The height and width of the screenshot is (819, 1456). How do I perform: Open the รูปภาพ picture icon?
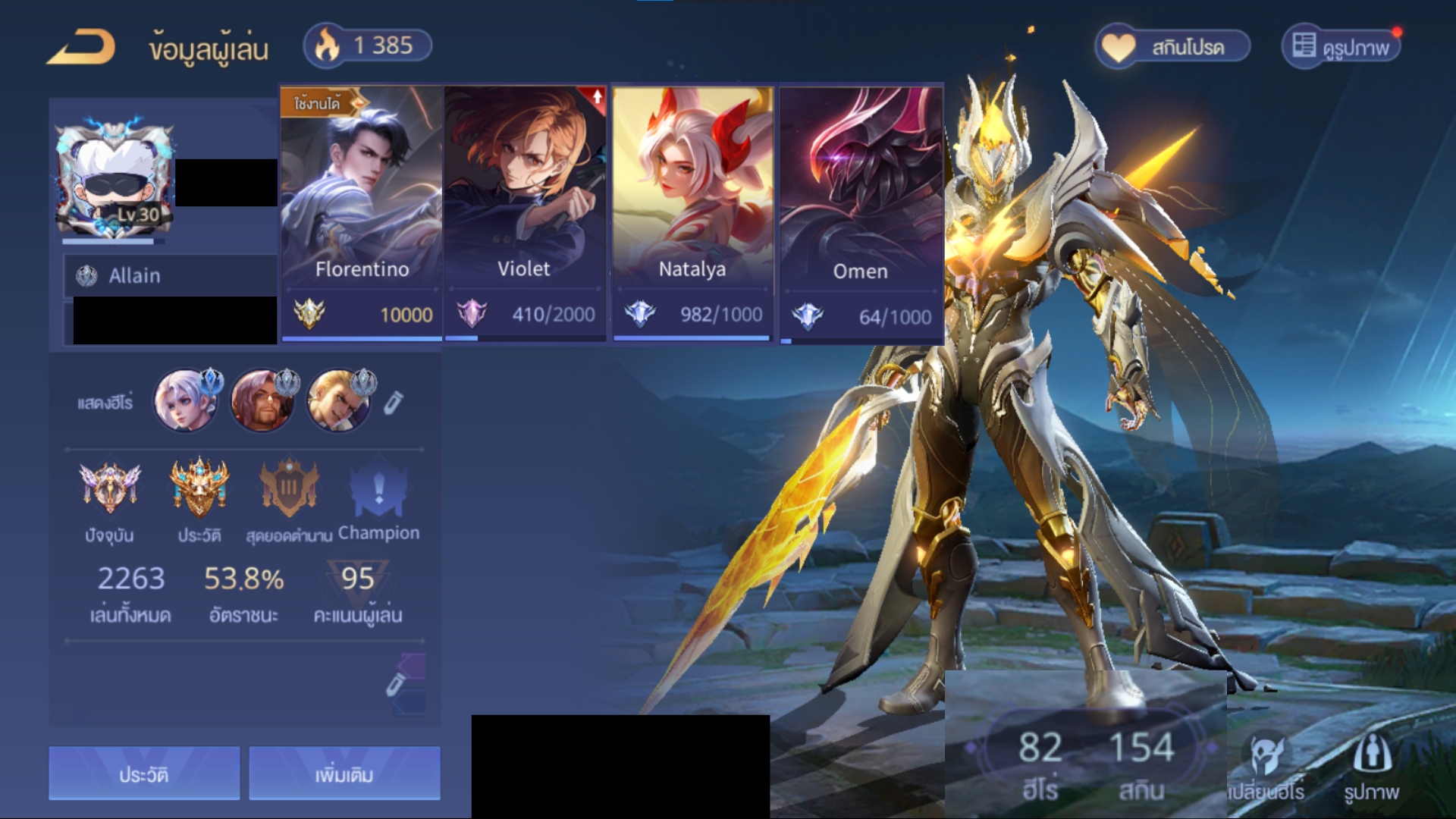pyautogui.click(x=1371, y=766)
